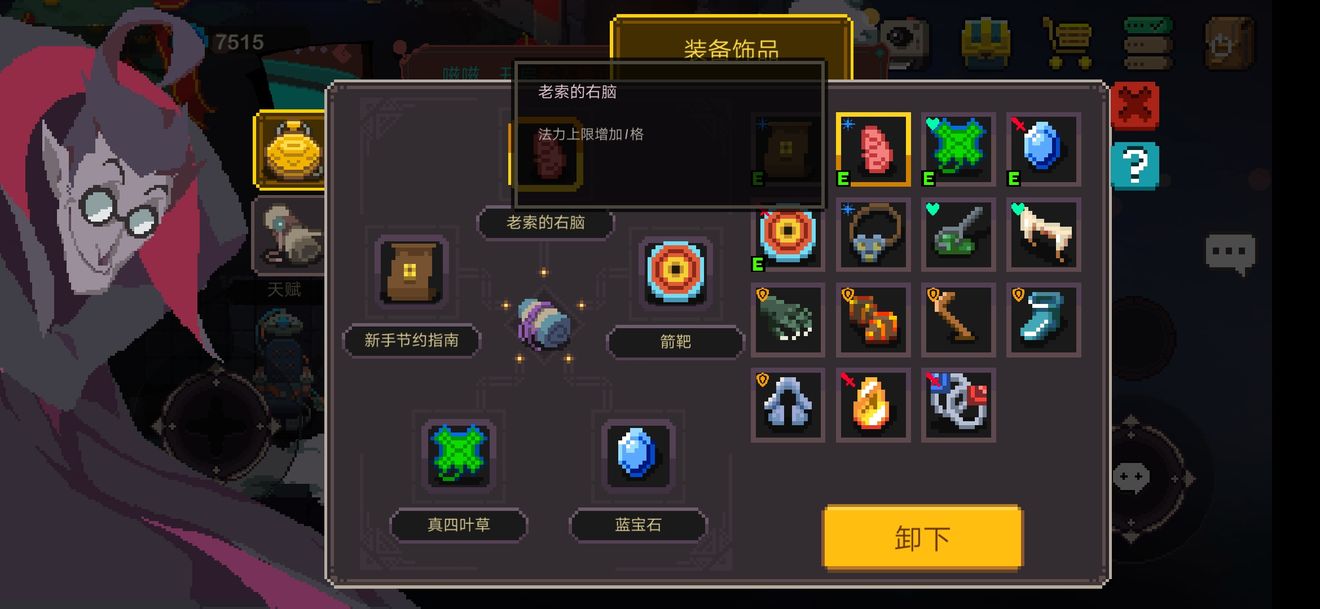Select the flame crystal accessory
The width and height of the screenshot is (1320, 609).
point(873,404)
